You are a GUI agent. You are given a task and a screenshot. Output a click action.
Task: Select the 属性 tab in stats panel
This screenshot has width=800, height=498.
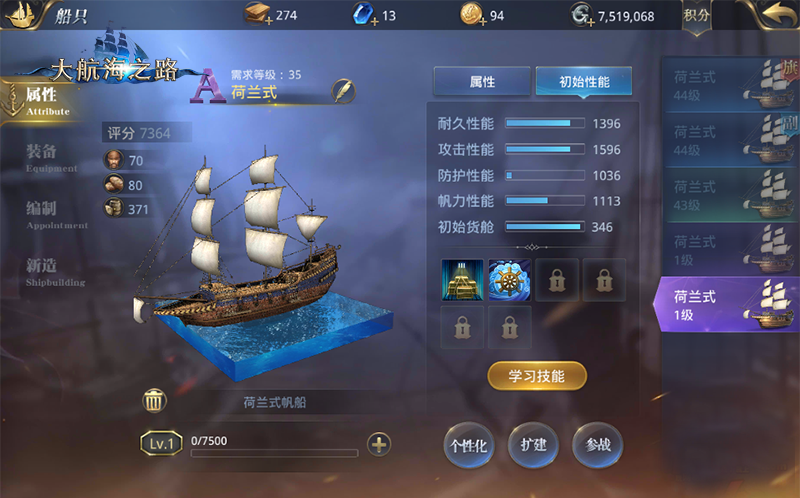(481, 82)
